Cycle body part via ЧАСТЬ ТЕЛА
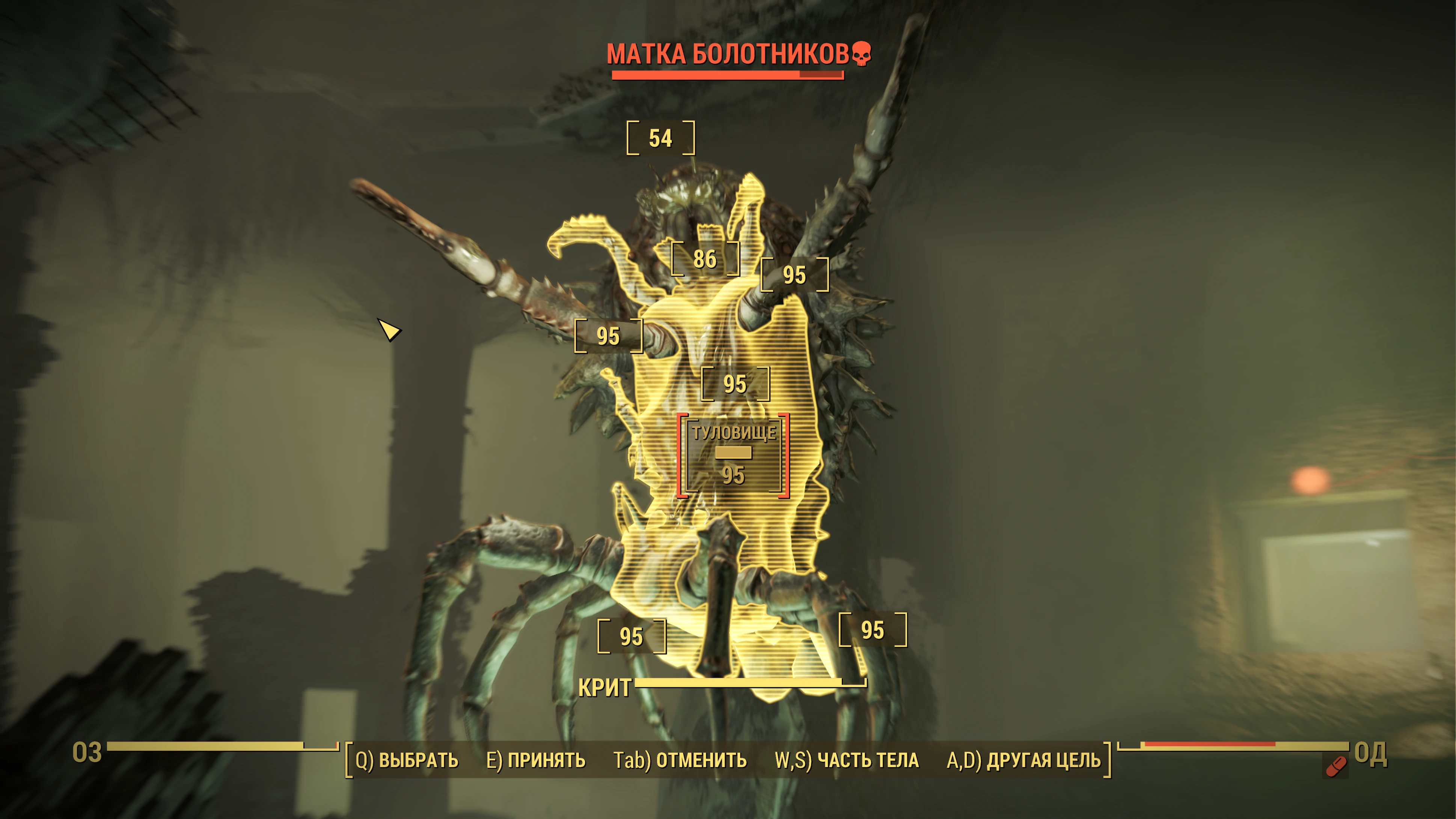Screen dimensions: 1456x819 [x=847, y=760]
